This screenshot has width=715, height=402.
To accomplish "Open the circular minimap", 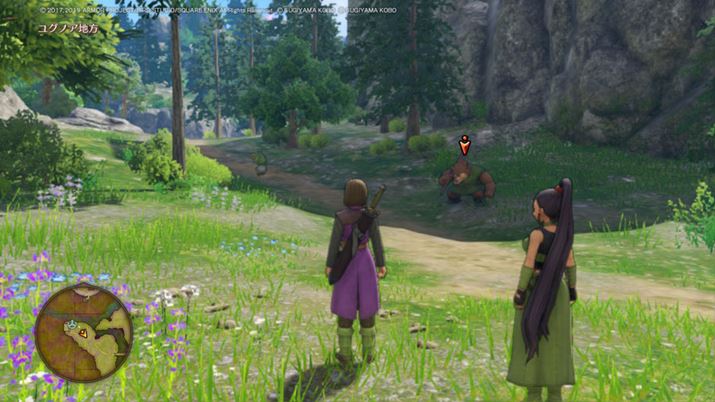I will [x=83, y=332].
